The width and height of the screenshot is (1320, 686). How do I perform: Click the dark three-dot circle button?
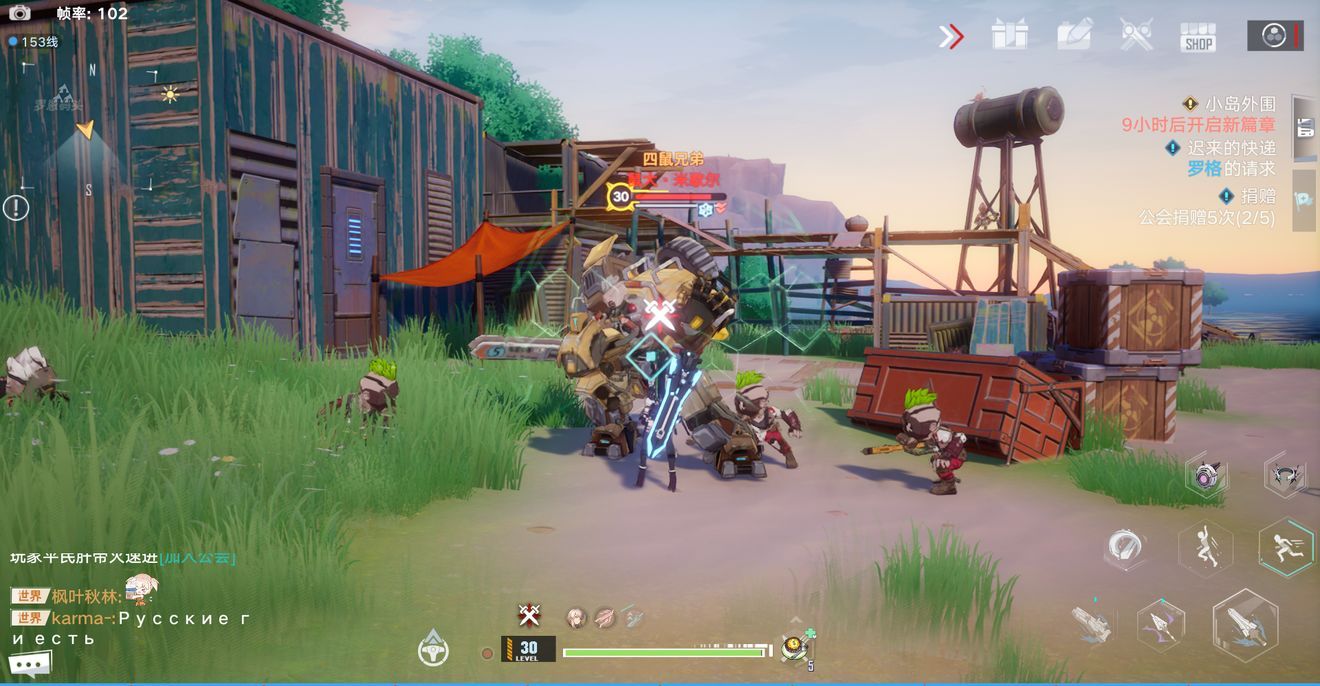click(1274, 36)
